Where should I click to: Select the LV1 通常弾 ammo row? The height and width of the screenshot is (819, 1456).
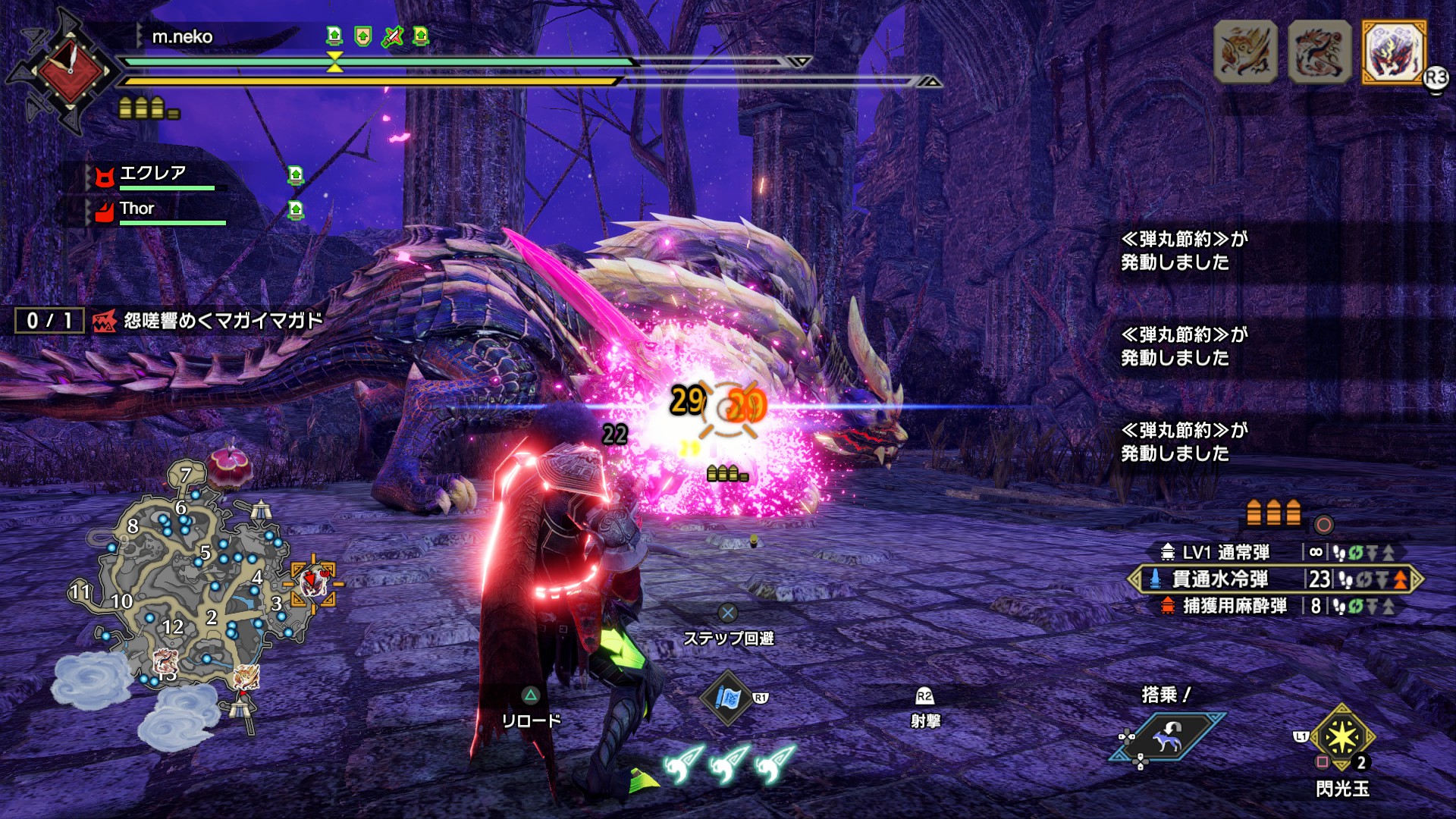coord(1225,552)
